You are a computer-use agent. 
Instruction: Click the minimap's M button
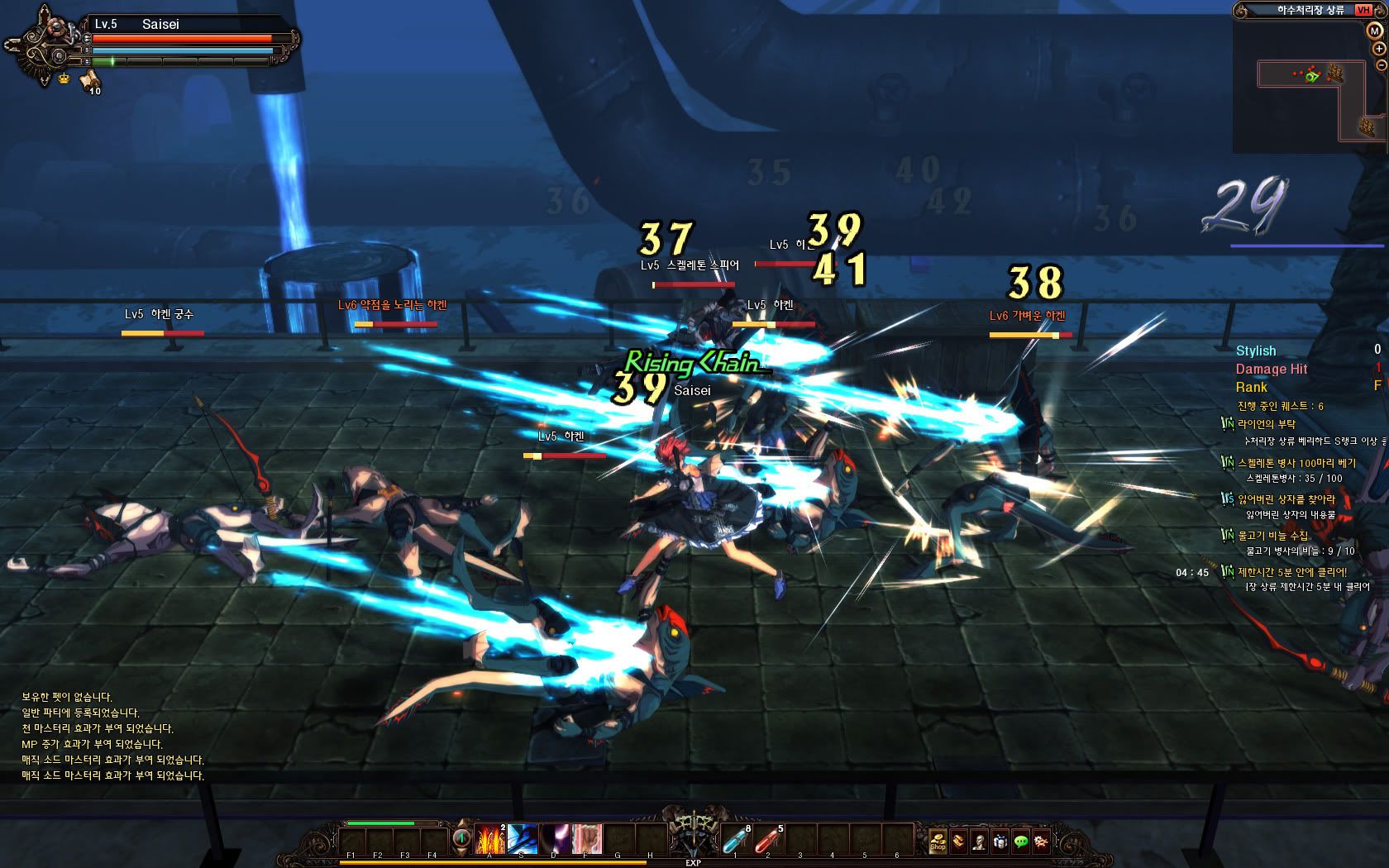click(x=1374, y=31)
